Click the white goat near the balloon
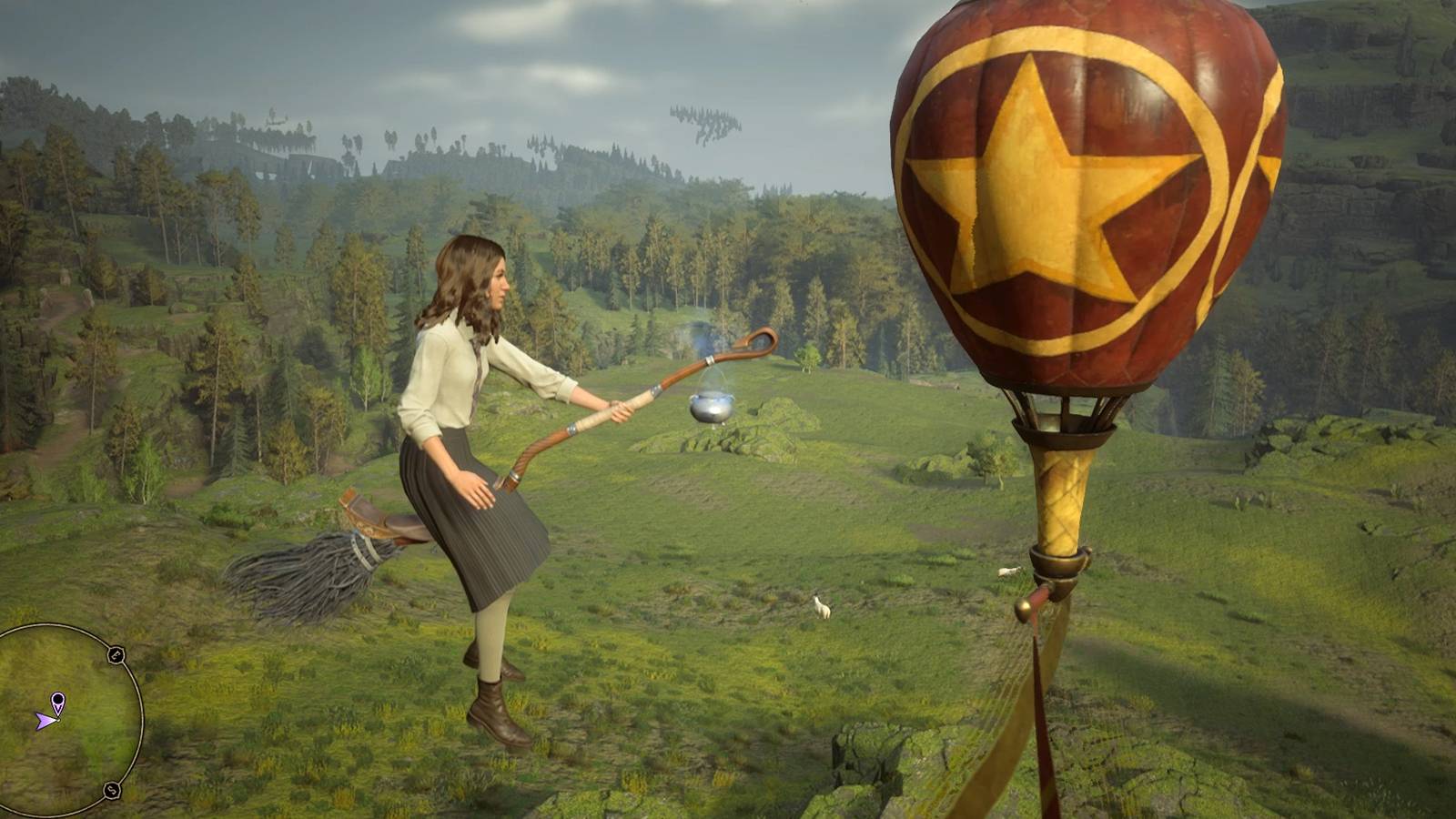The width and height of the screenshot is (1456, 819). point(1008,571)
